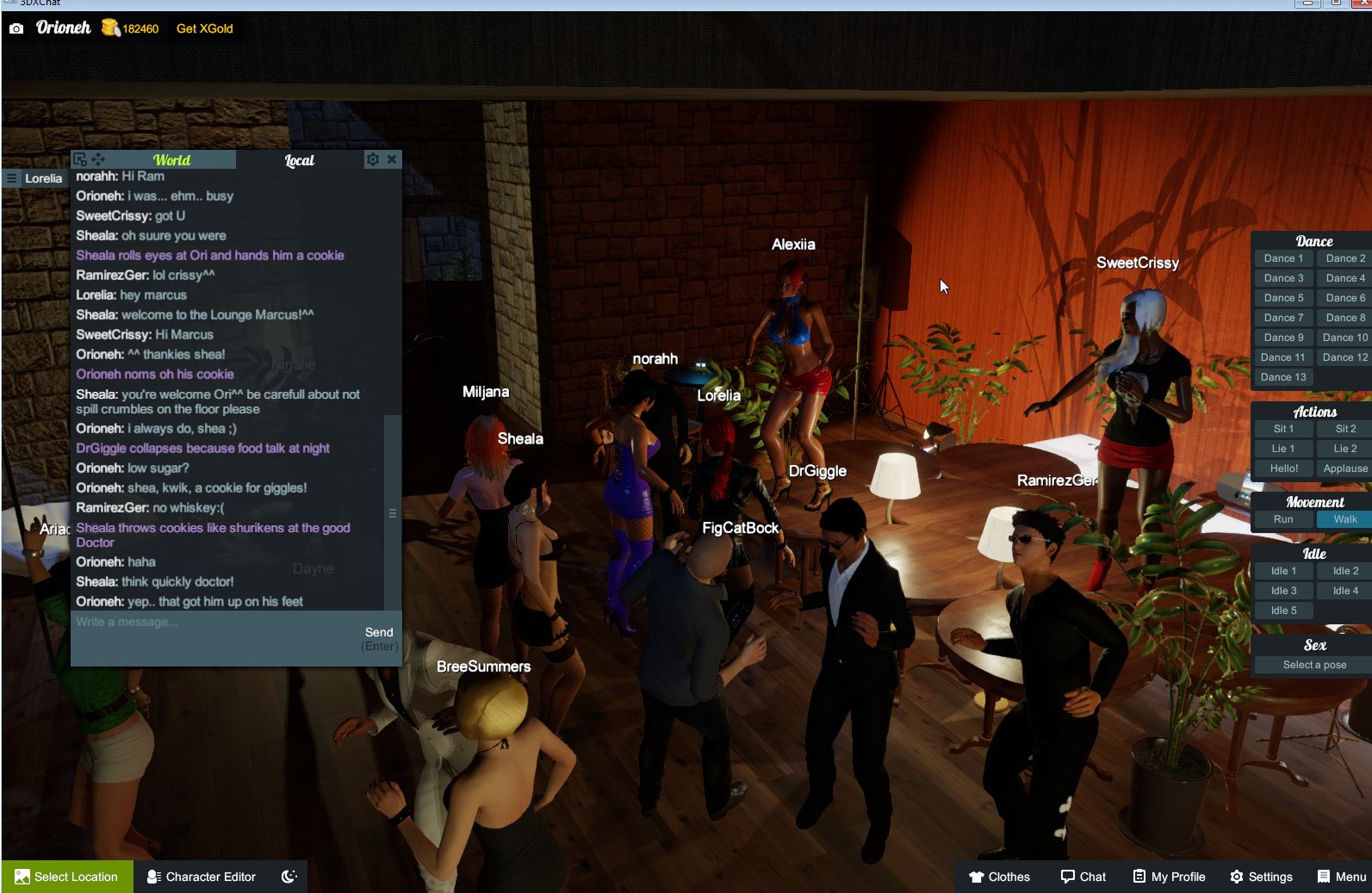Switch to the World chat tab
This screenshot has height=893, width=1372.
pos(172,159)
